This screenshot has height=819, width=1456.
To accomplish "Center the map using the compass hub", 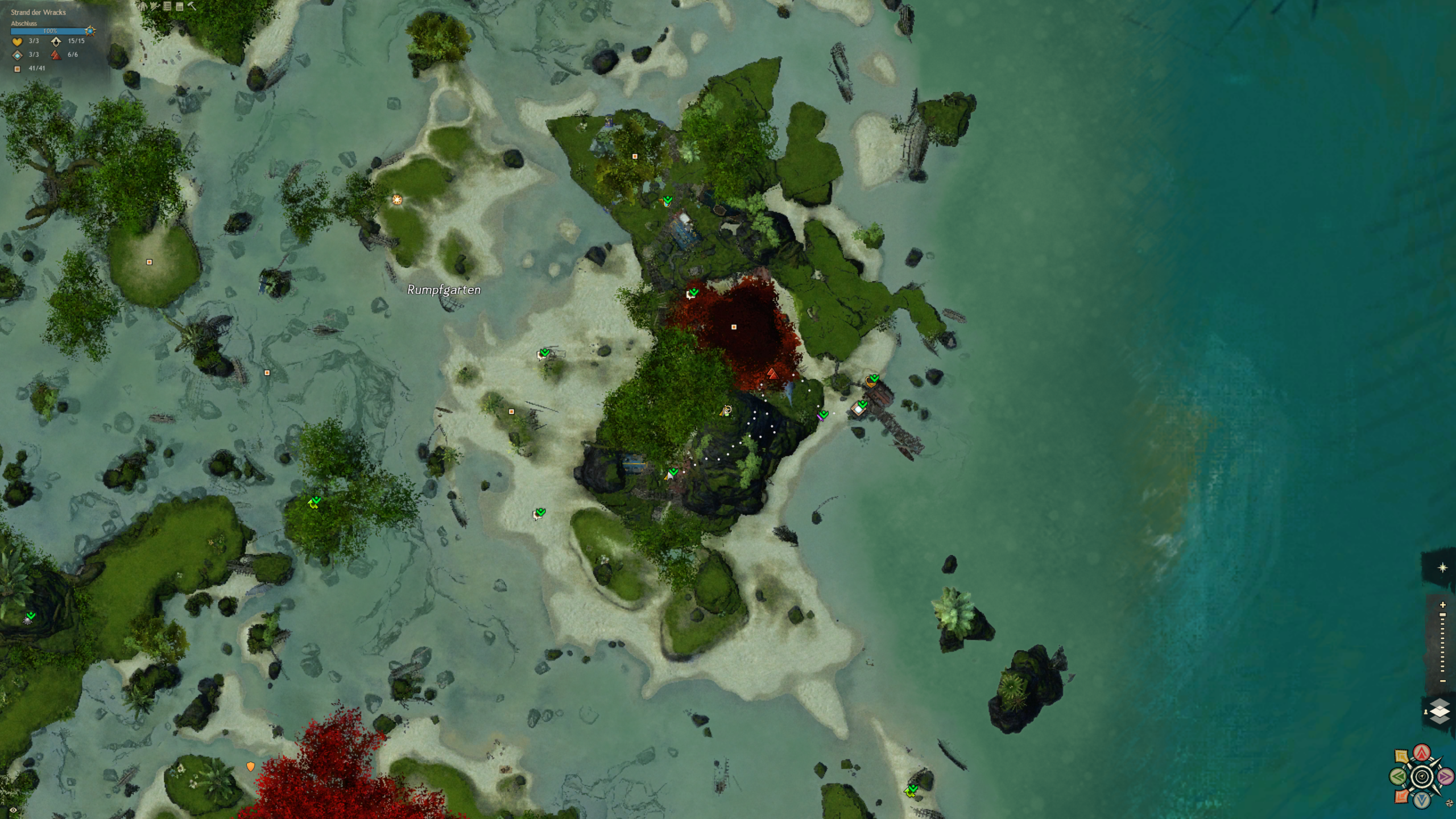I will click(x=1422, y=777).
